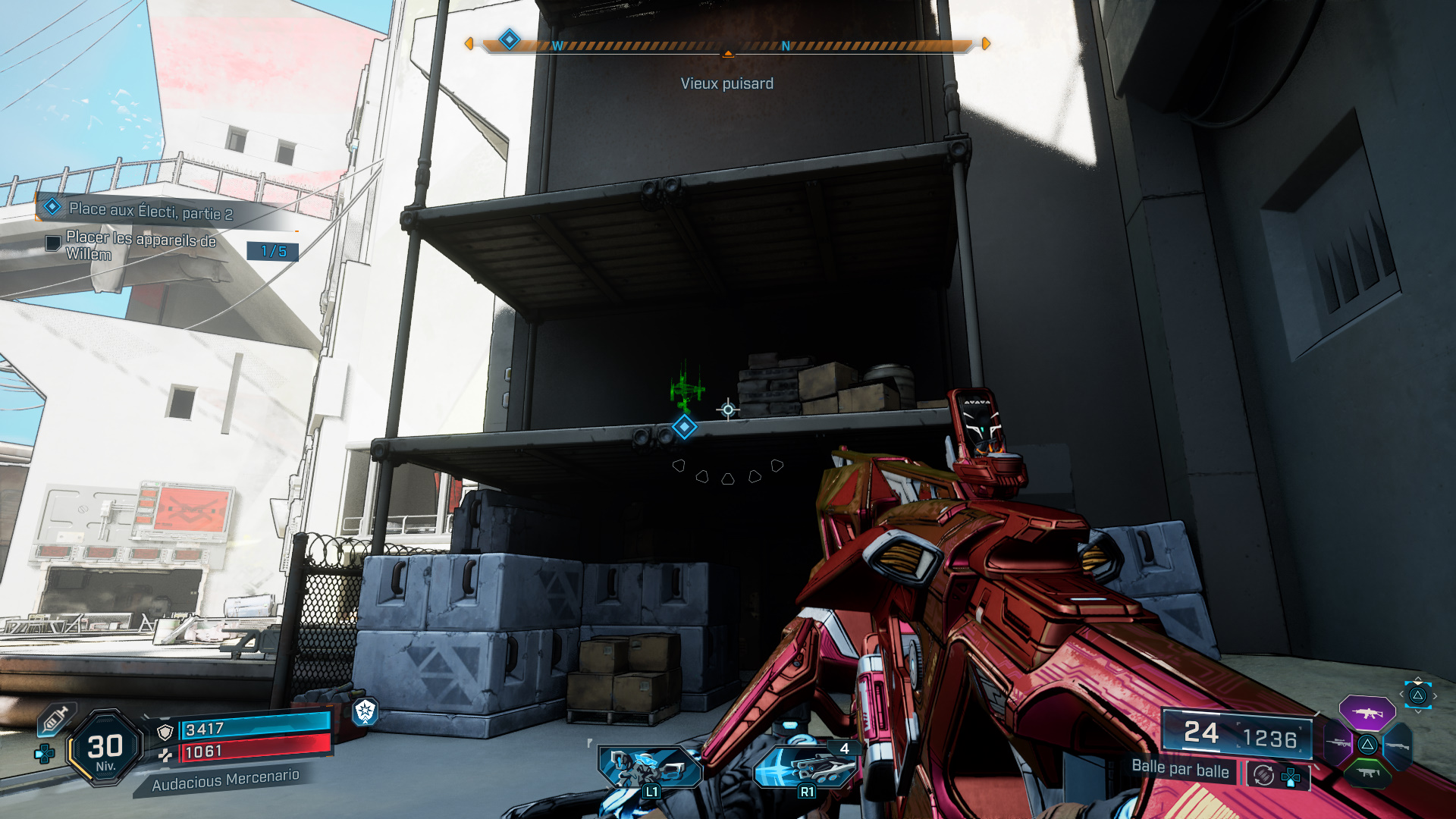
Task: Open the 'Place aux Électi, partie 2' quest tracker
Action: click(150, 211)
